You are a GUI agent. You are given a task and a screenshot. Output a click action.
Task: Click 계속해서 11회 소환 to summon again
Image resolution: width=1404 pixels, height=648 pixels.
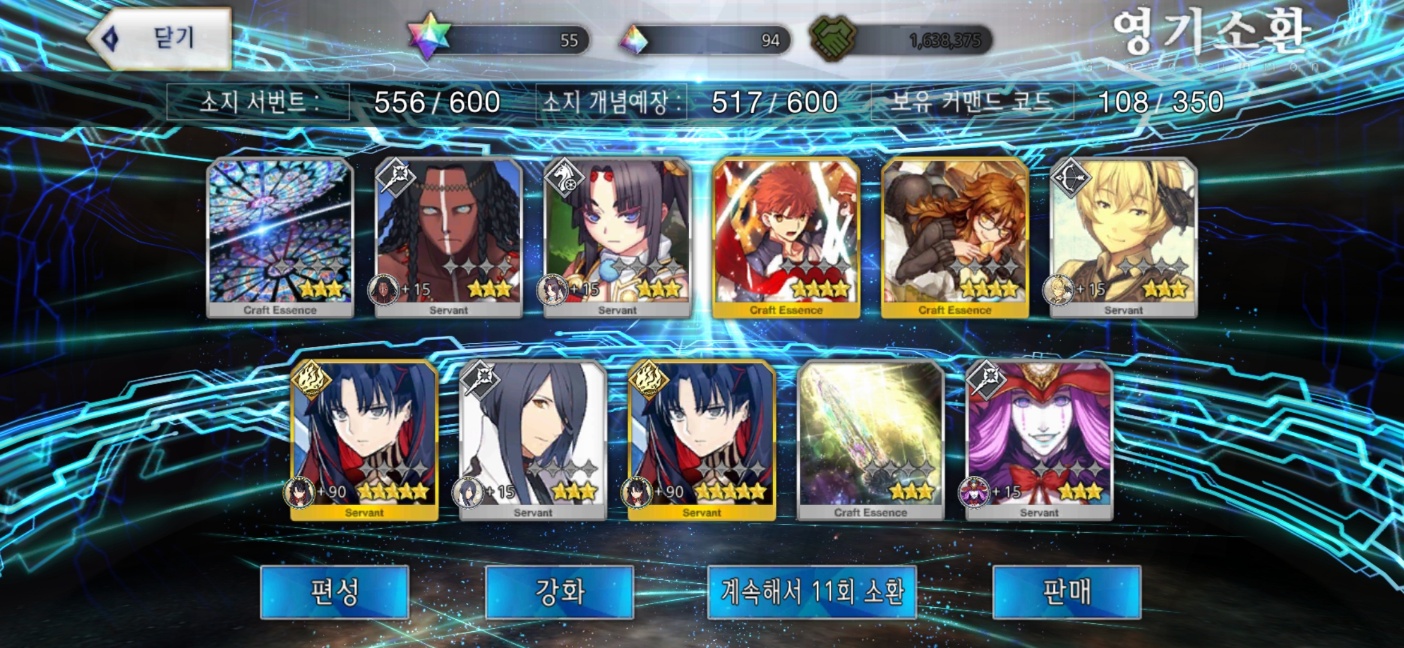point(812,592)
